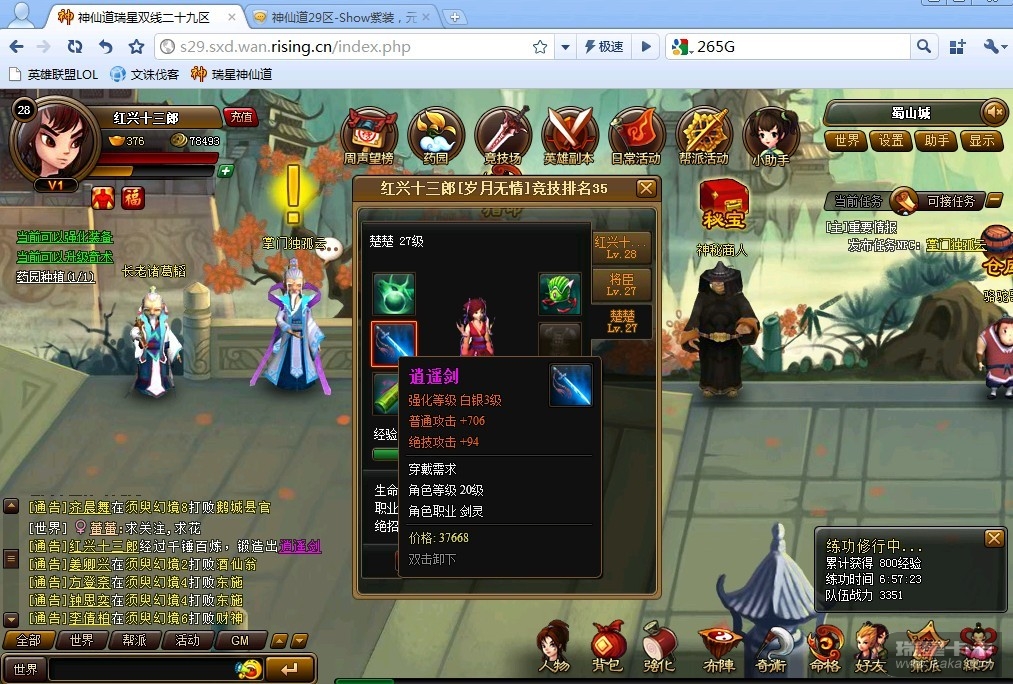Screen dimensions: 1013x684
Task: Click the chat message input field
Action: point(140,668)
